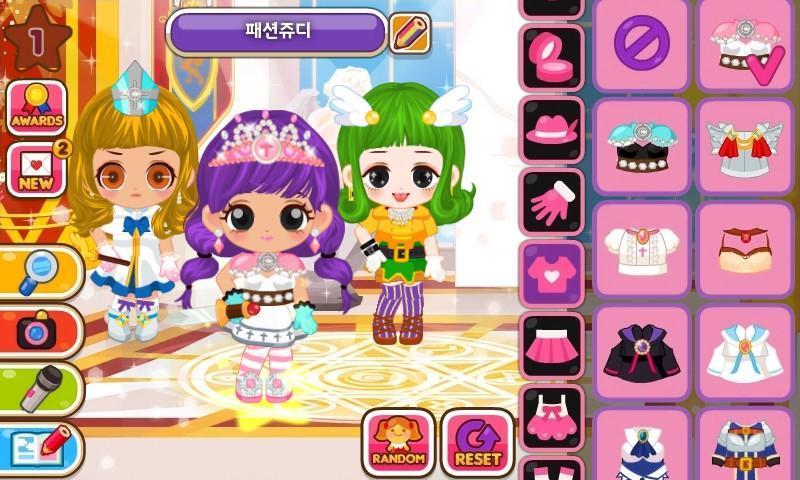Choose the pink skirt category tab
The width and height of the screenshot is (800, 480).
(551, 346)
